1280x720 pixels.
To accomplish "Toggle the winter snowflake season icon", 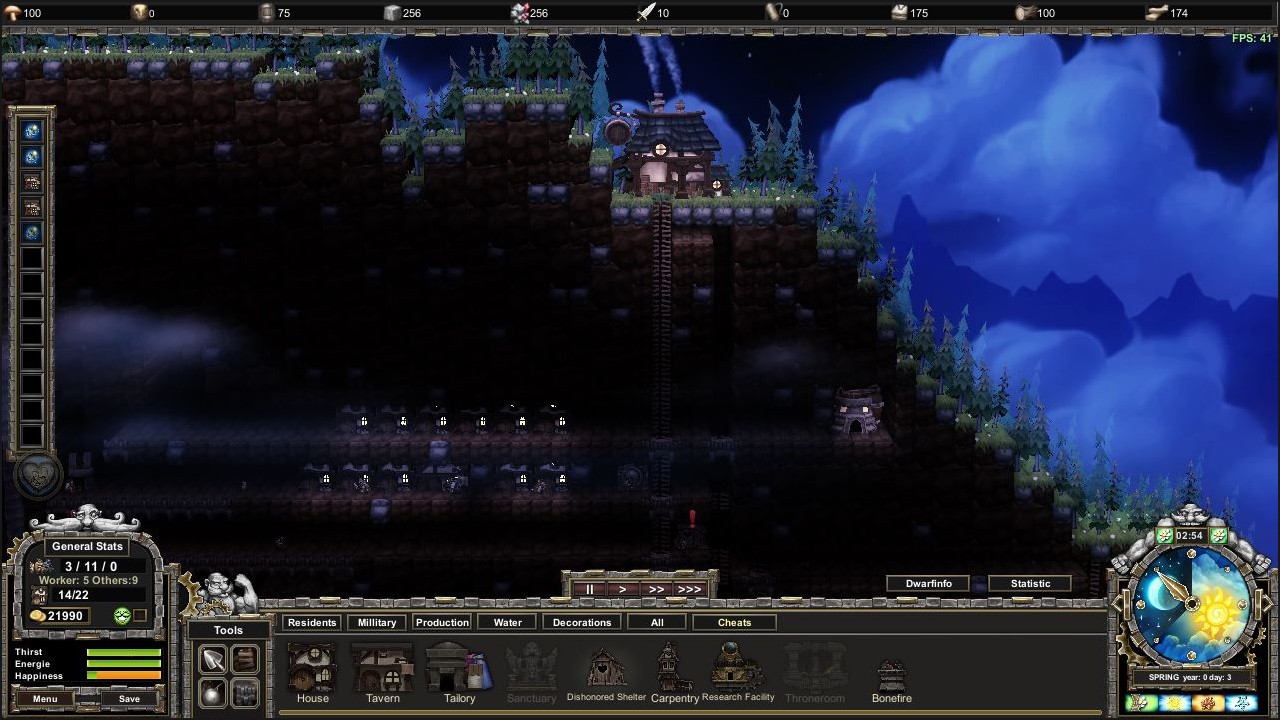I will [1242, 703].
